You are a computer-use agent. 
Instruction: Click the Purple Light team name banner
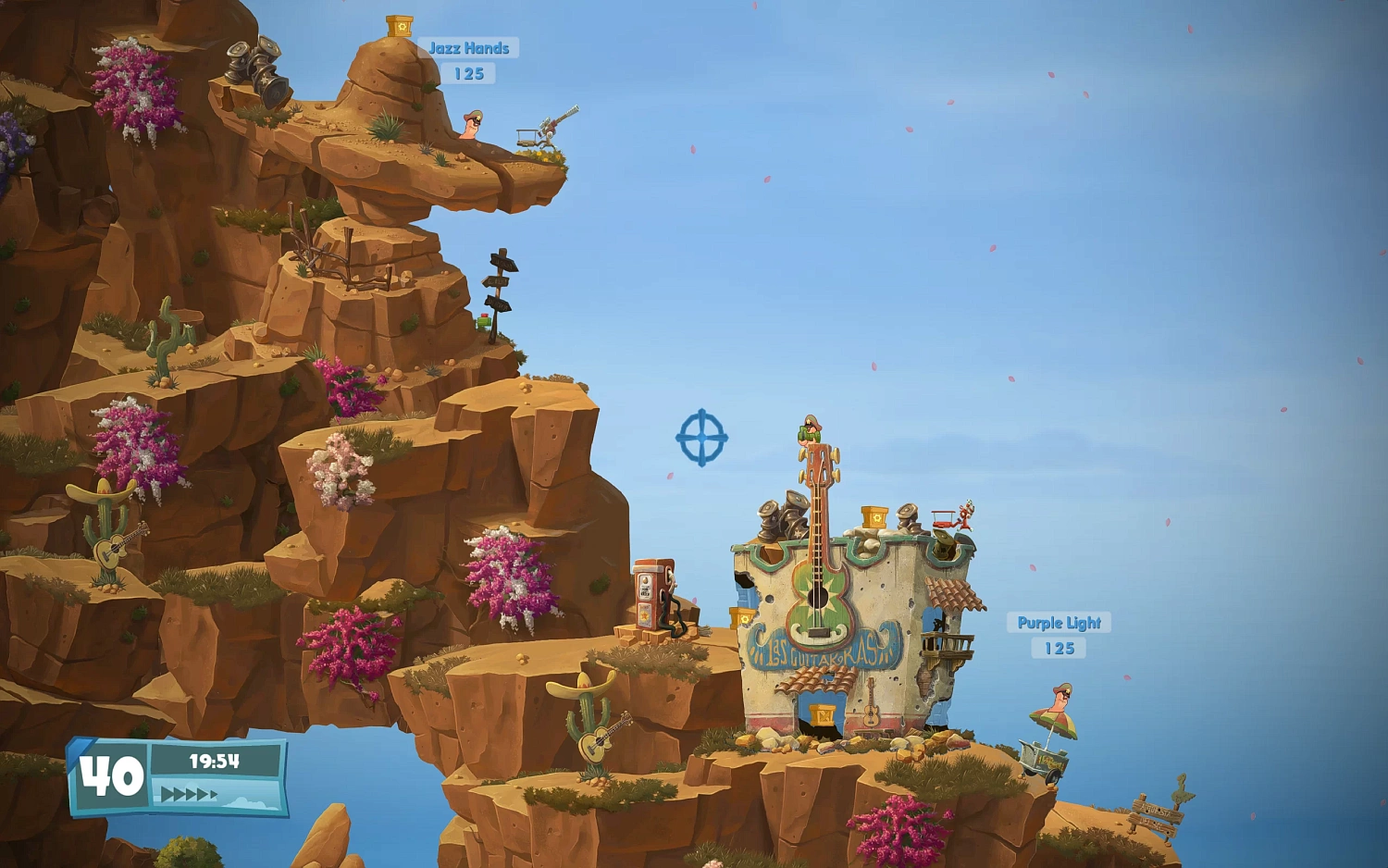tap(1059, 623)
